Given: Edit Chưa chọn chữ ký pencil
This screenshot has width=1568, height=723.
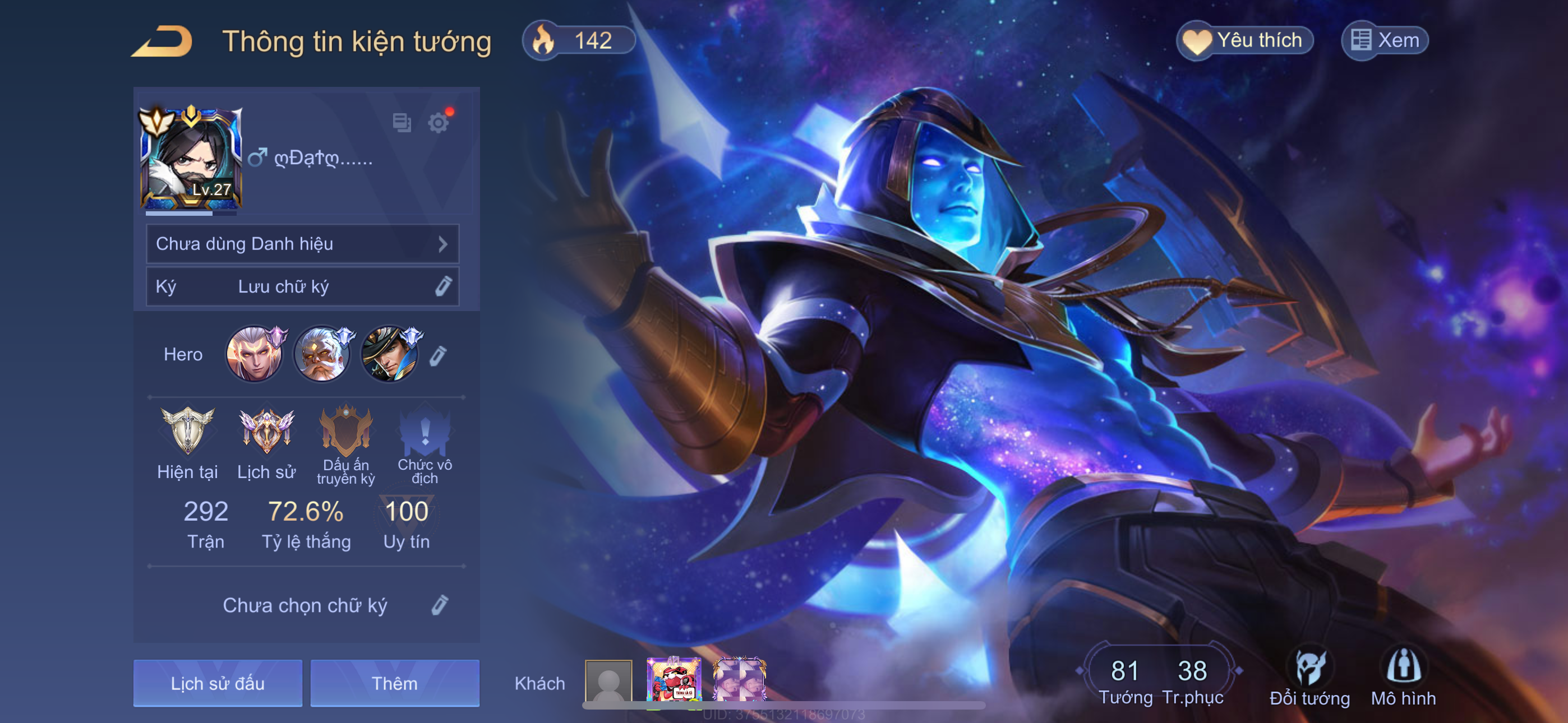Looking at the screenshot, I should pyautogui.click(x=440, y=605).
